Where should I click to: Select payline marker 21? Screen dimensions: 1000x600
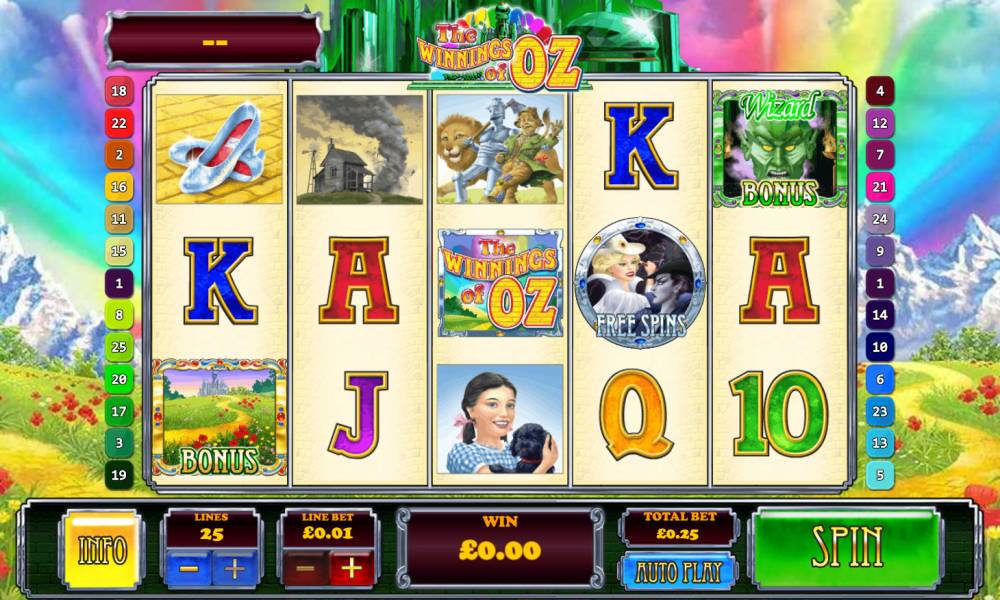click(880, 187)
